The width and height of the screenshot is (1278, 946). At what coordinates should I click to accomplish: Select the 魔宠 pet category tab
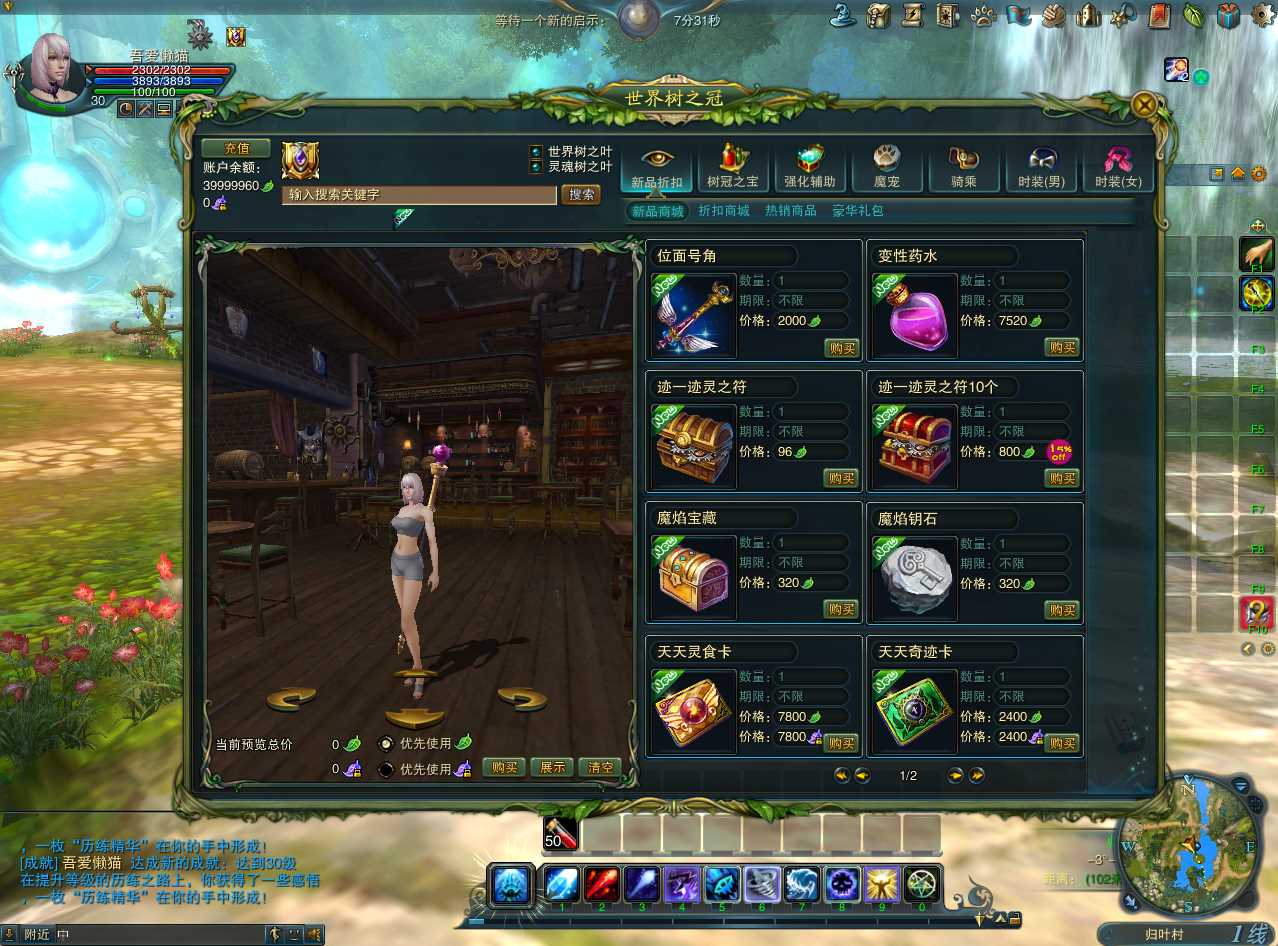[x=886, y=167]
